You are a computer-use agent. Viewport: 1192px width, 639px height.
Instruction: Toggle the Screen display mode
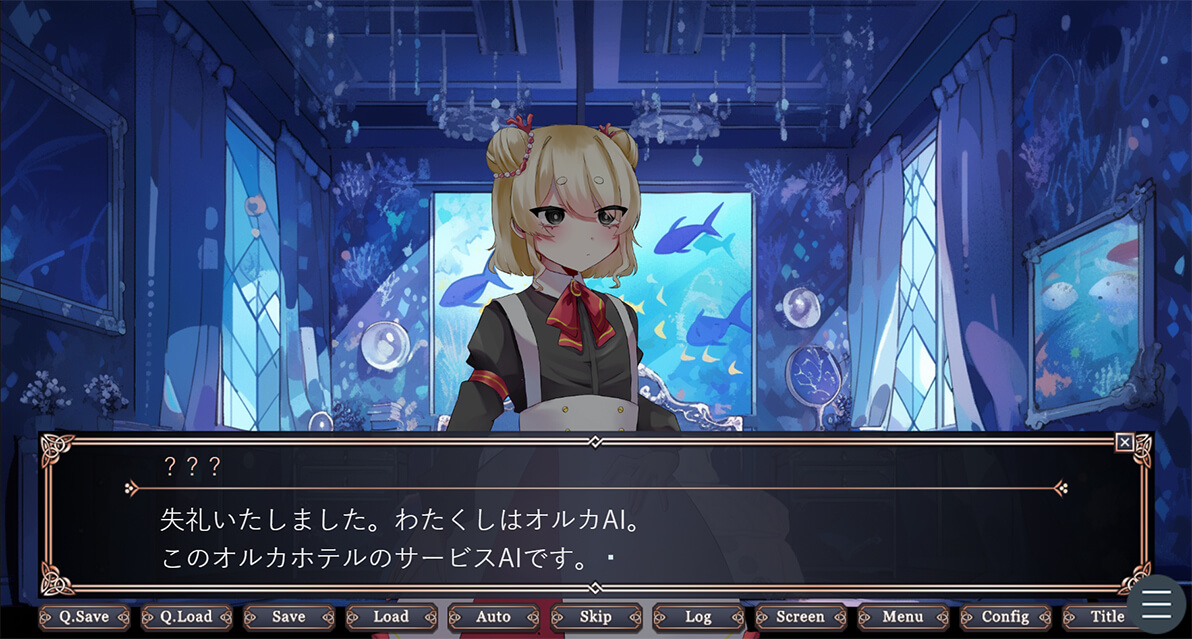point(800,617)
